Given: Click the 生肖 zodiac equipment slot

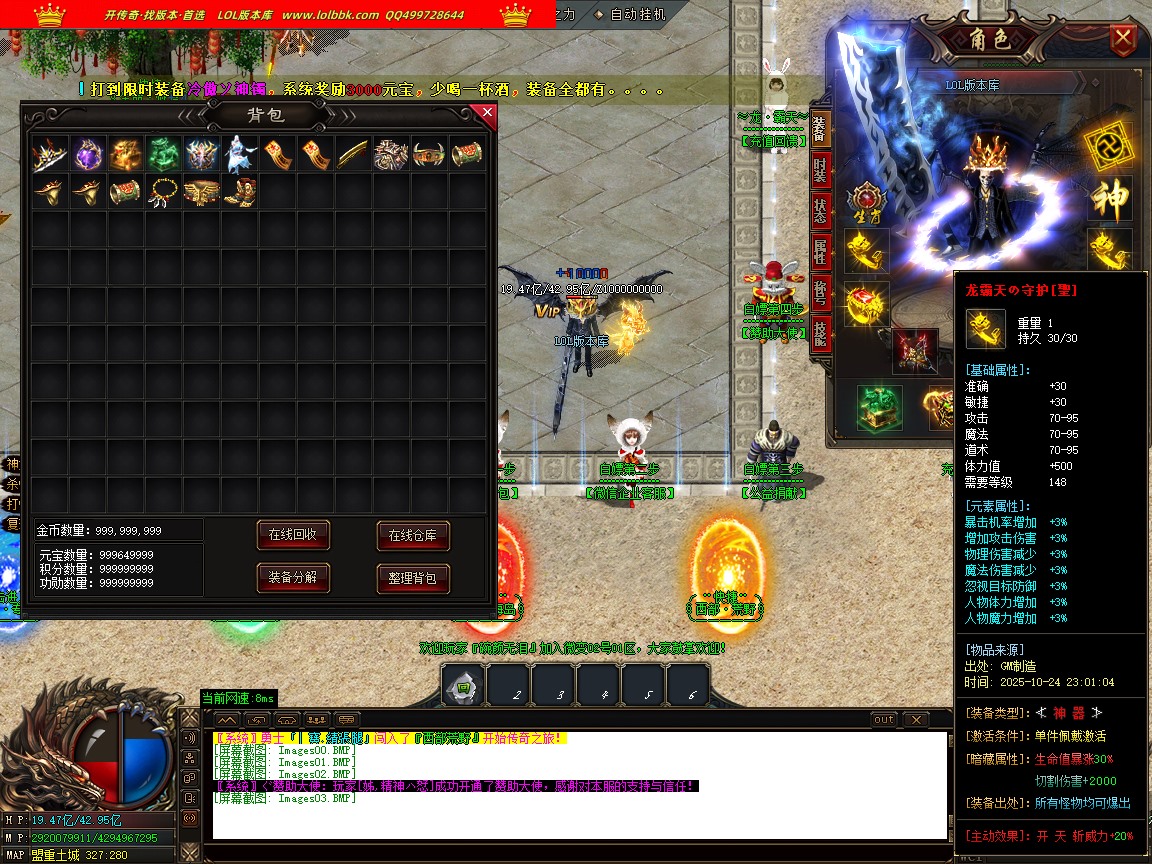Looking at the screenshot, I should [865, 202].
